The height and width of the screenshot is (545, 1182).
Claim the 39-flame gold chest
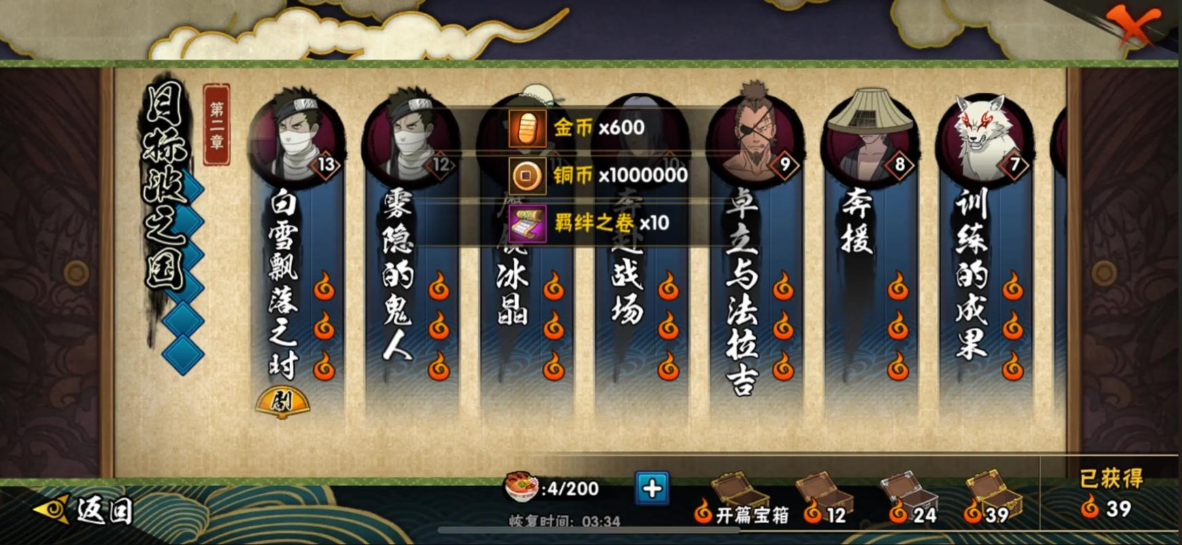click(994, 495)
